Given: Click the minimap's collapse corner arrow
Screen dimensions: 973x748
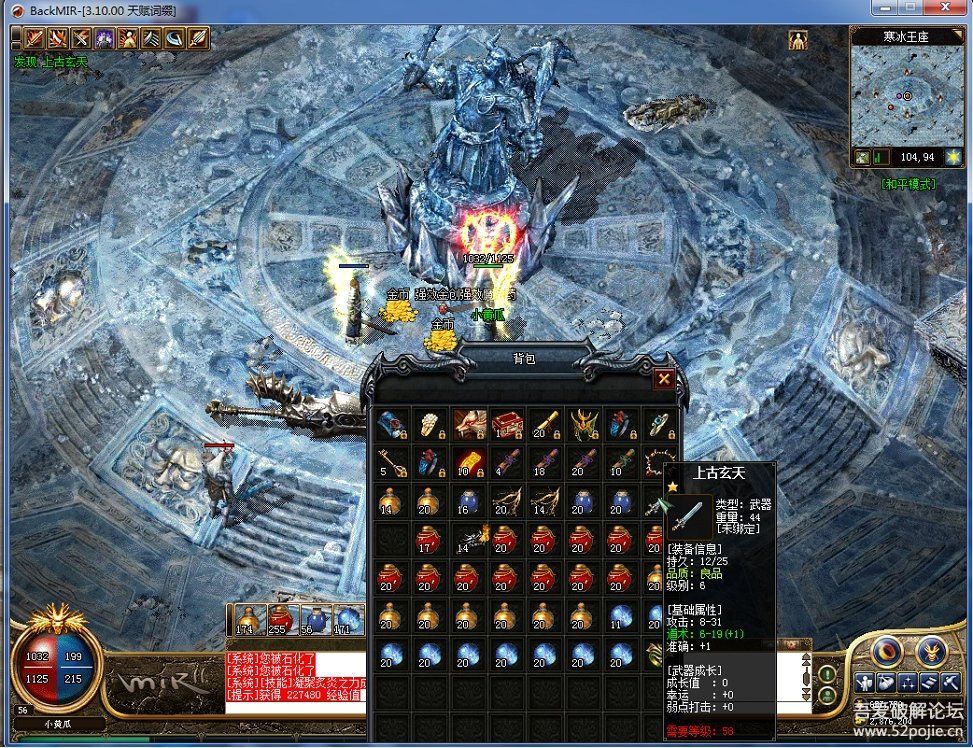Looking at the screenshot, I should (x=958, y=34).
